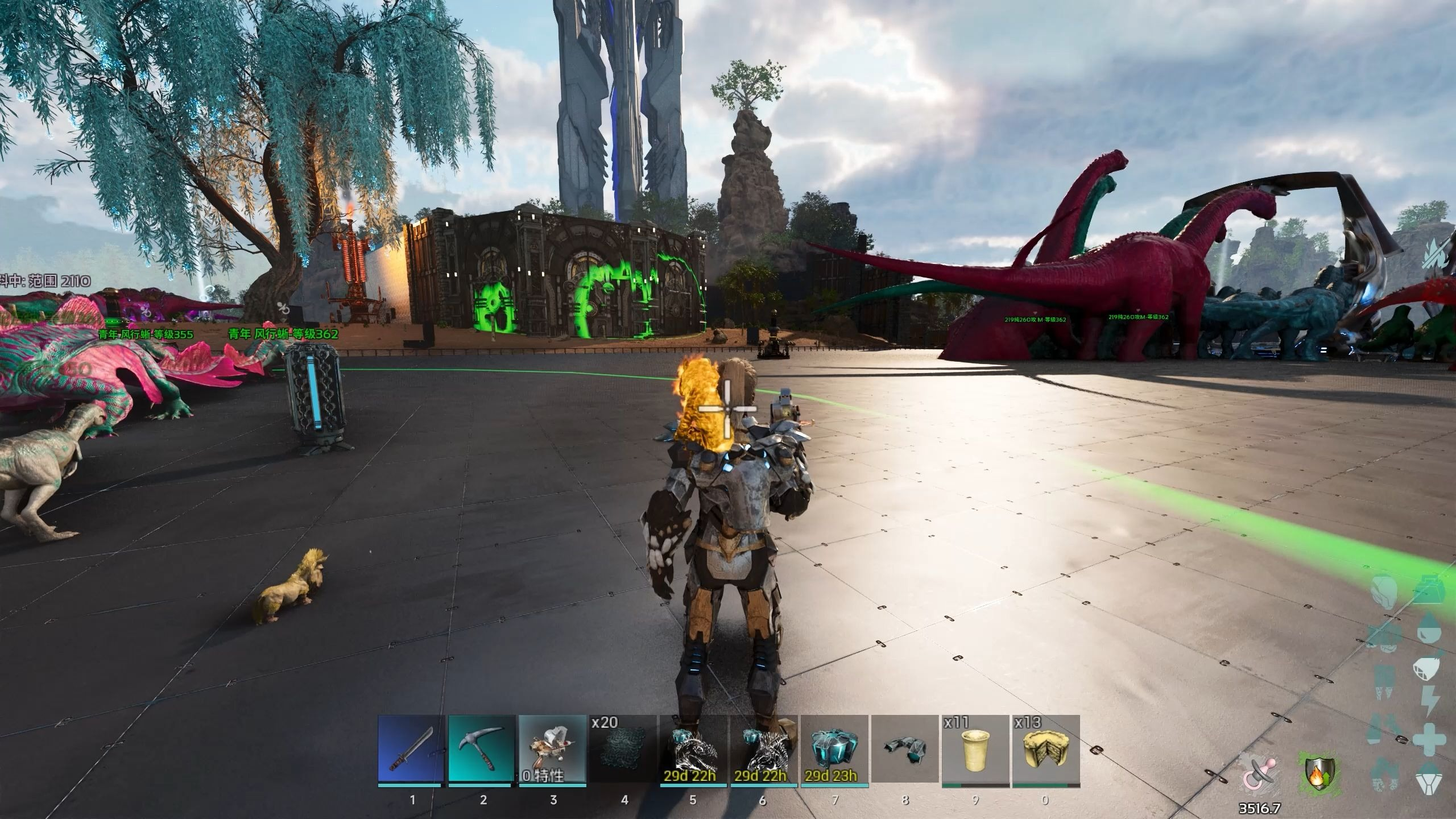Viewport: 1456px width, 819px height.
Task: Select the gun tool labeled 0特性
Action: (553, 749)
